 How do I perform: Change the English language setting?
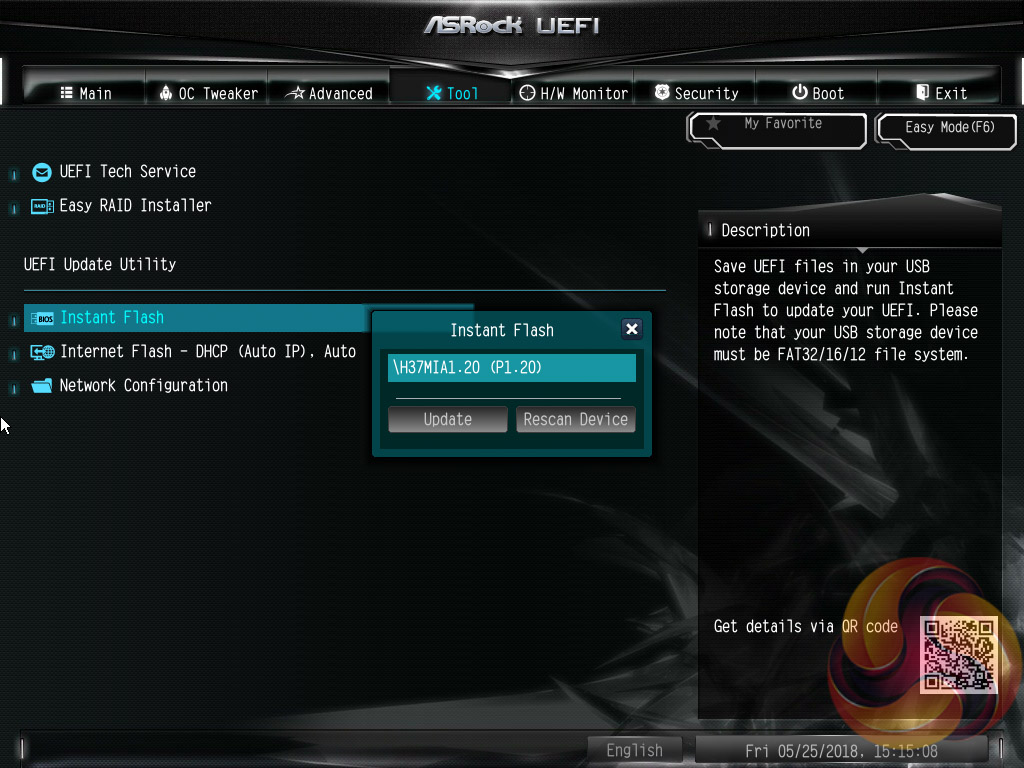pyautogui.click(x=634, y=750)
